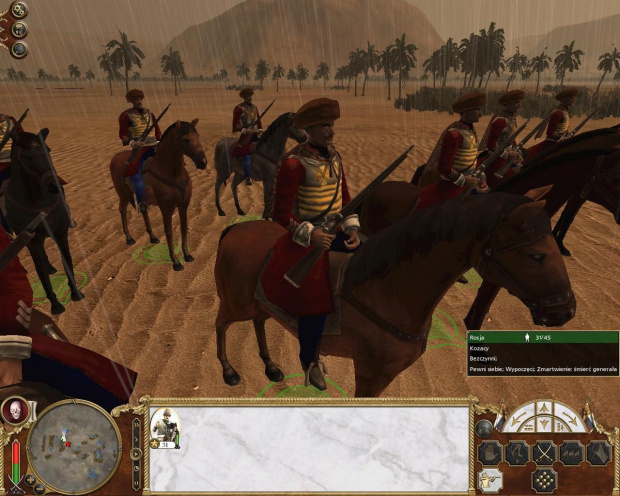This screenshot has height=496, width=620.
Task: Click the white flag withdraw button
Action: (599, 453)
